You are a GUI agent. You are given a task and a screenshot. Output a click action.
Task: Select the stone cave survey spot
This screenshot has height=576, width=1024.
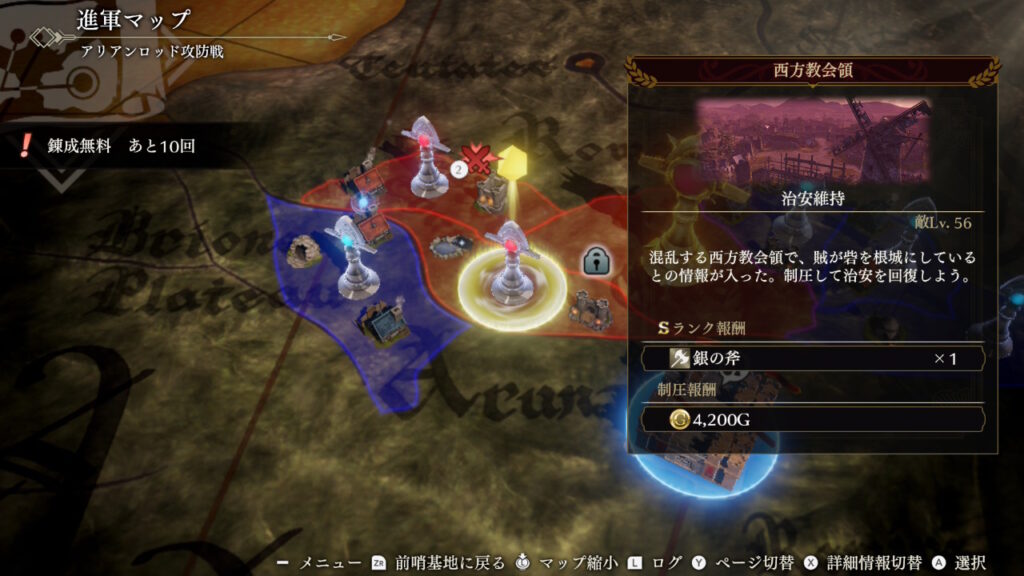click(x=303, y=251)
